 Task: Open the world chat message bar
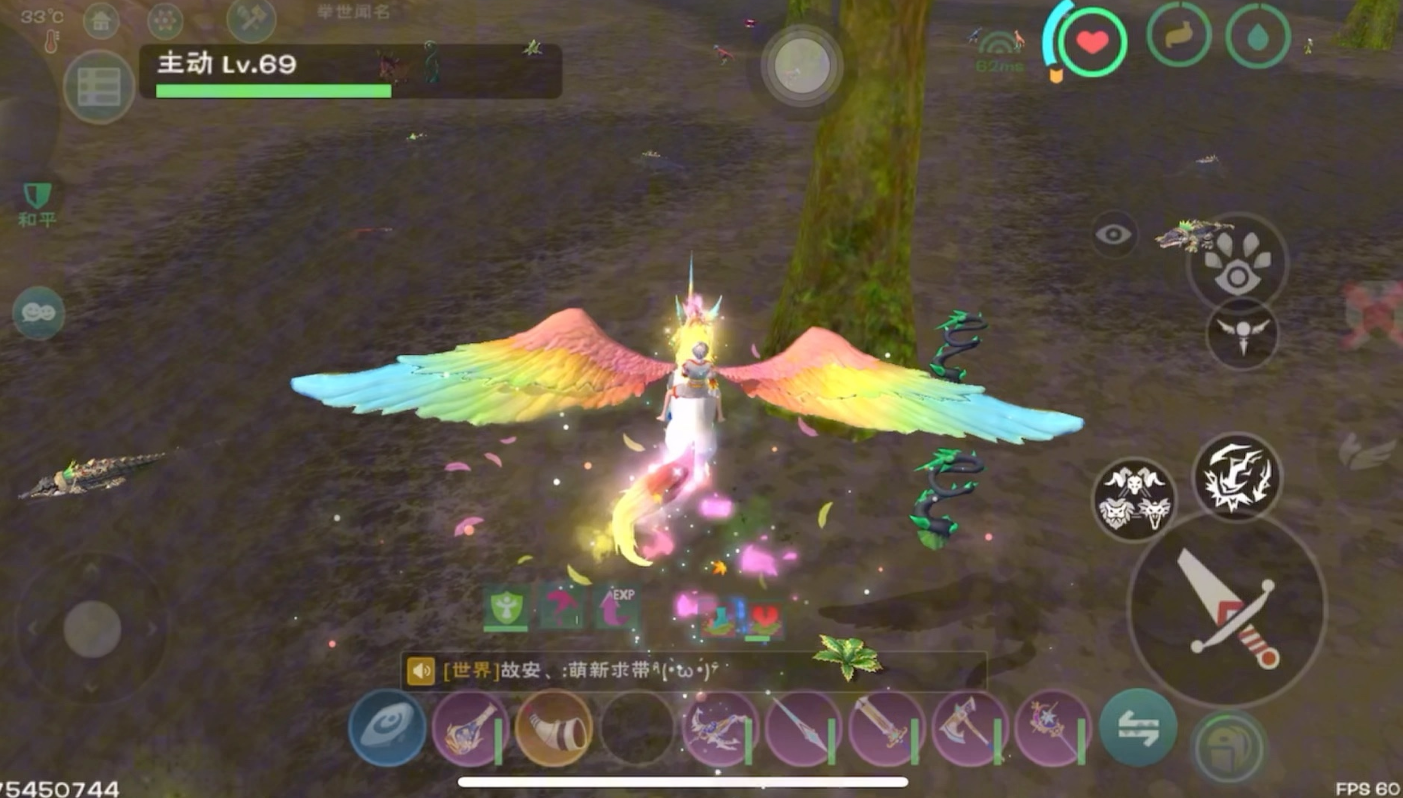693,670
